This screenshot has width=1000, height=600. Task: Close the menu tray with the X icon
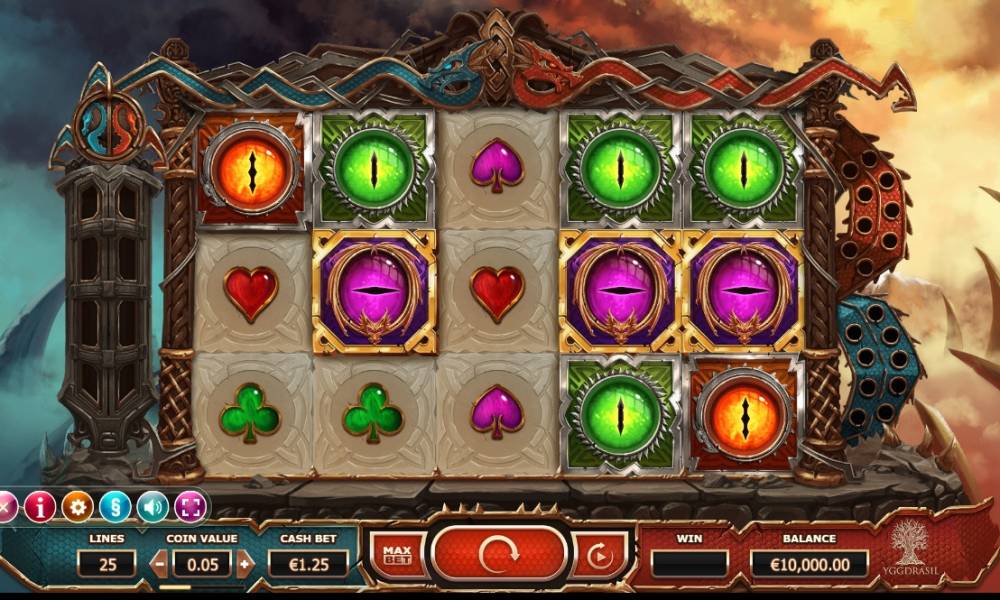tap(6, 507)
